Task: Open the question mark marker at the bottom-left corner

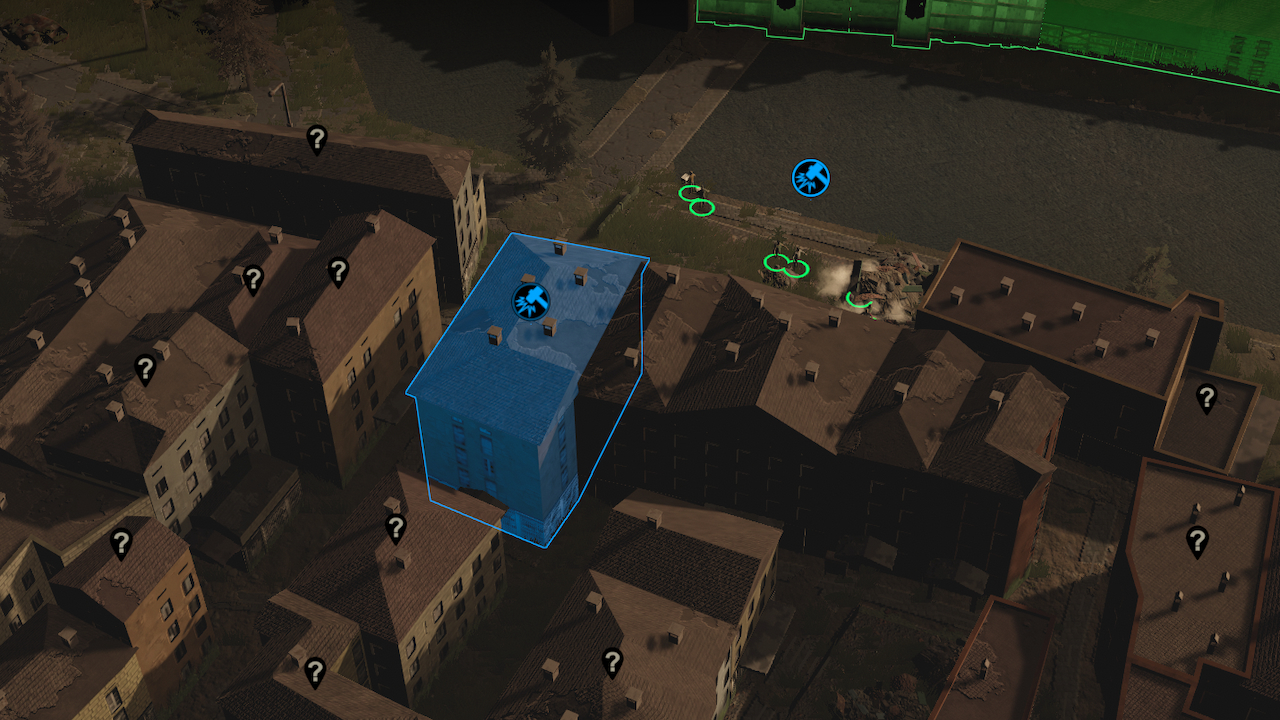Action: click(315, 672)
